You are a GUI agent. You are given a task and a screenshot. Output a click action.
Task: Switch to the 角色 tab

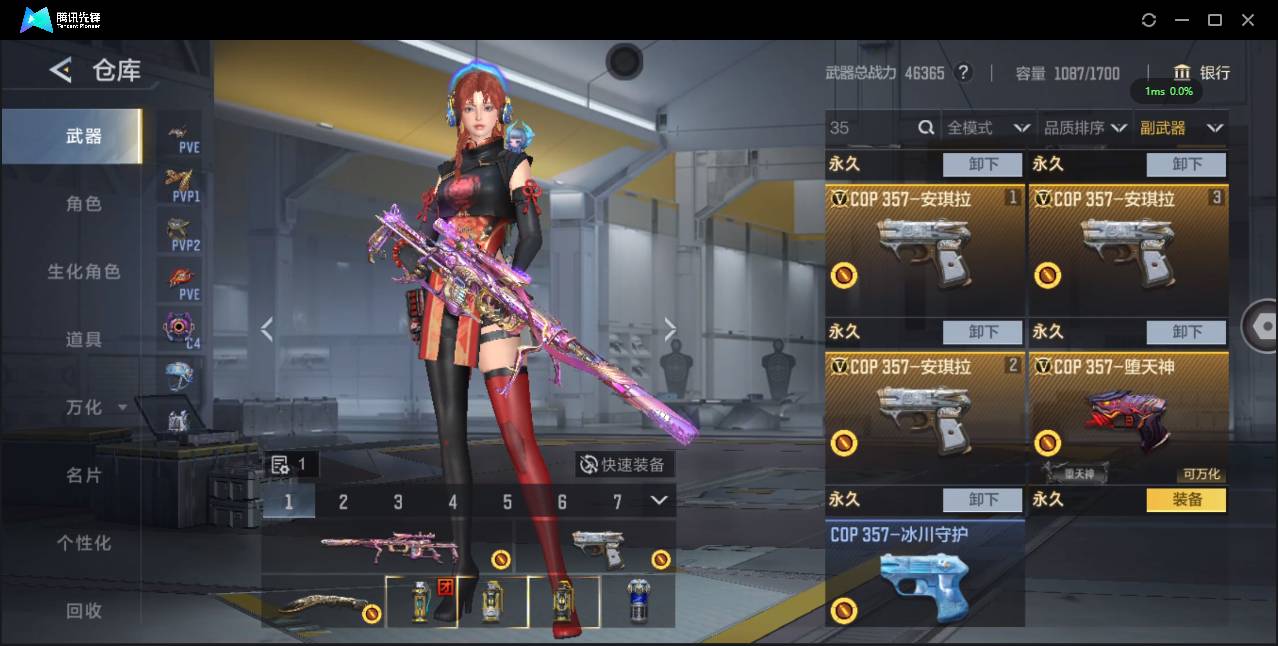click(x=84, y=204)
